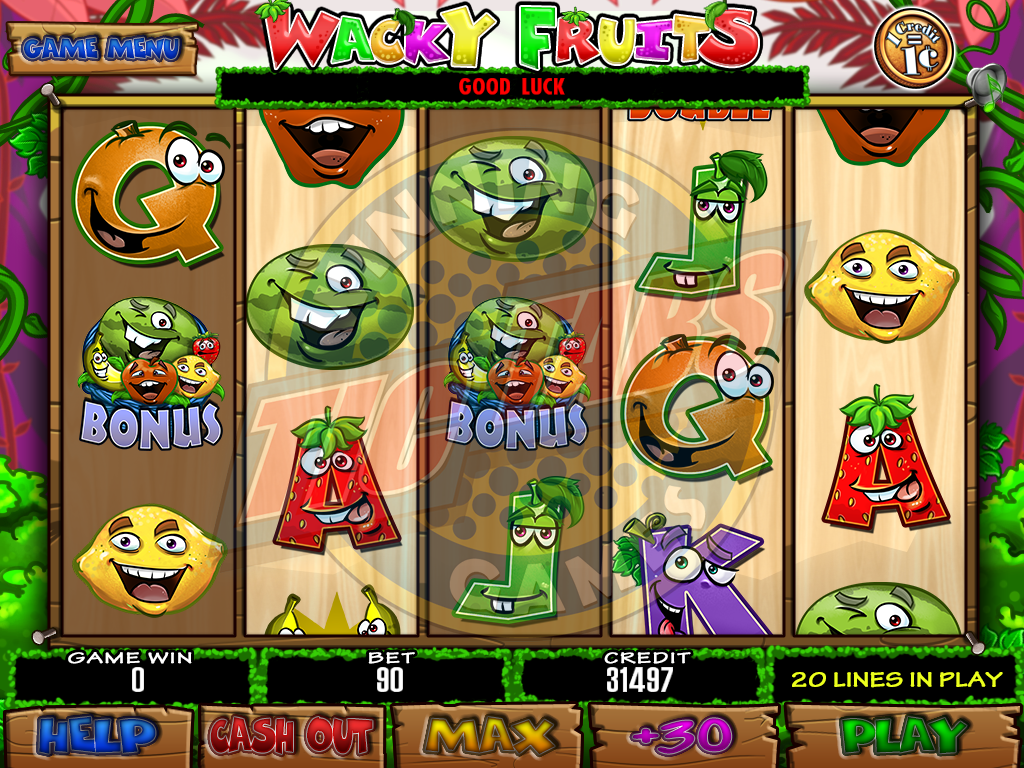Toggle the speaker sound icon

985,84
